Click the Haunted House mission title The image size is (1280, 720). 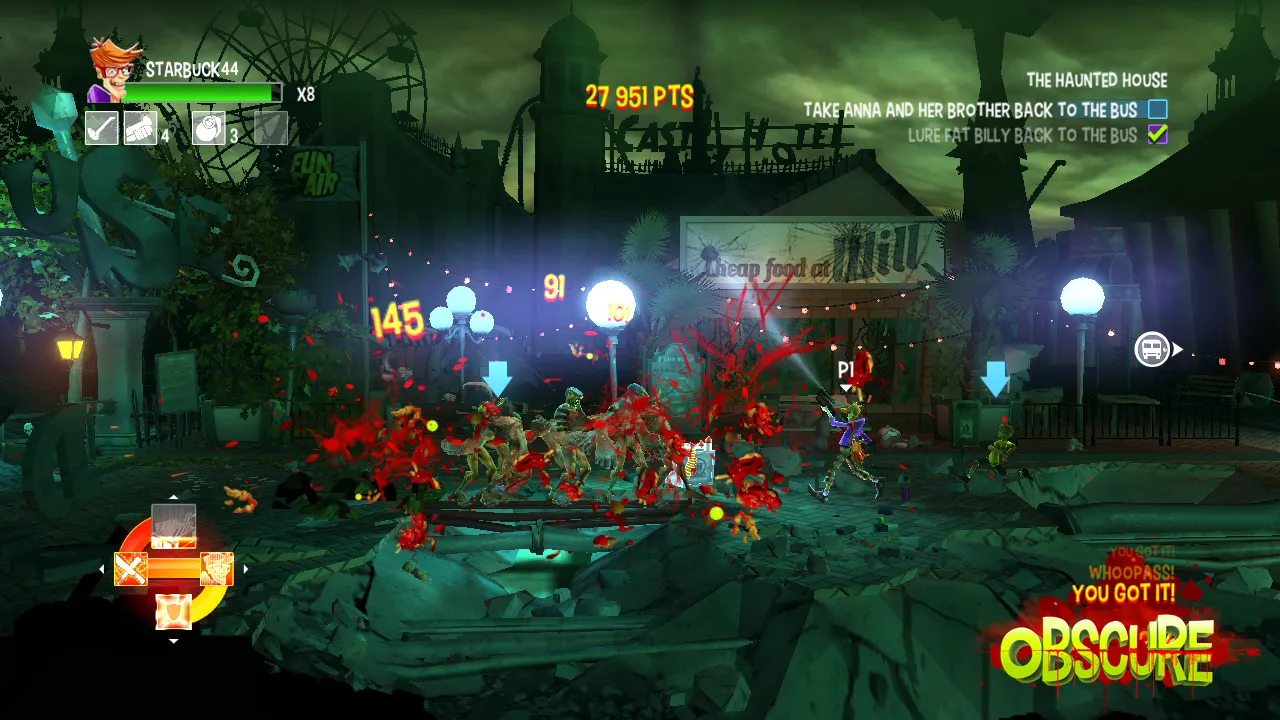(1096, 81)
